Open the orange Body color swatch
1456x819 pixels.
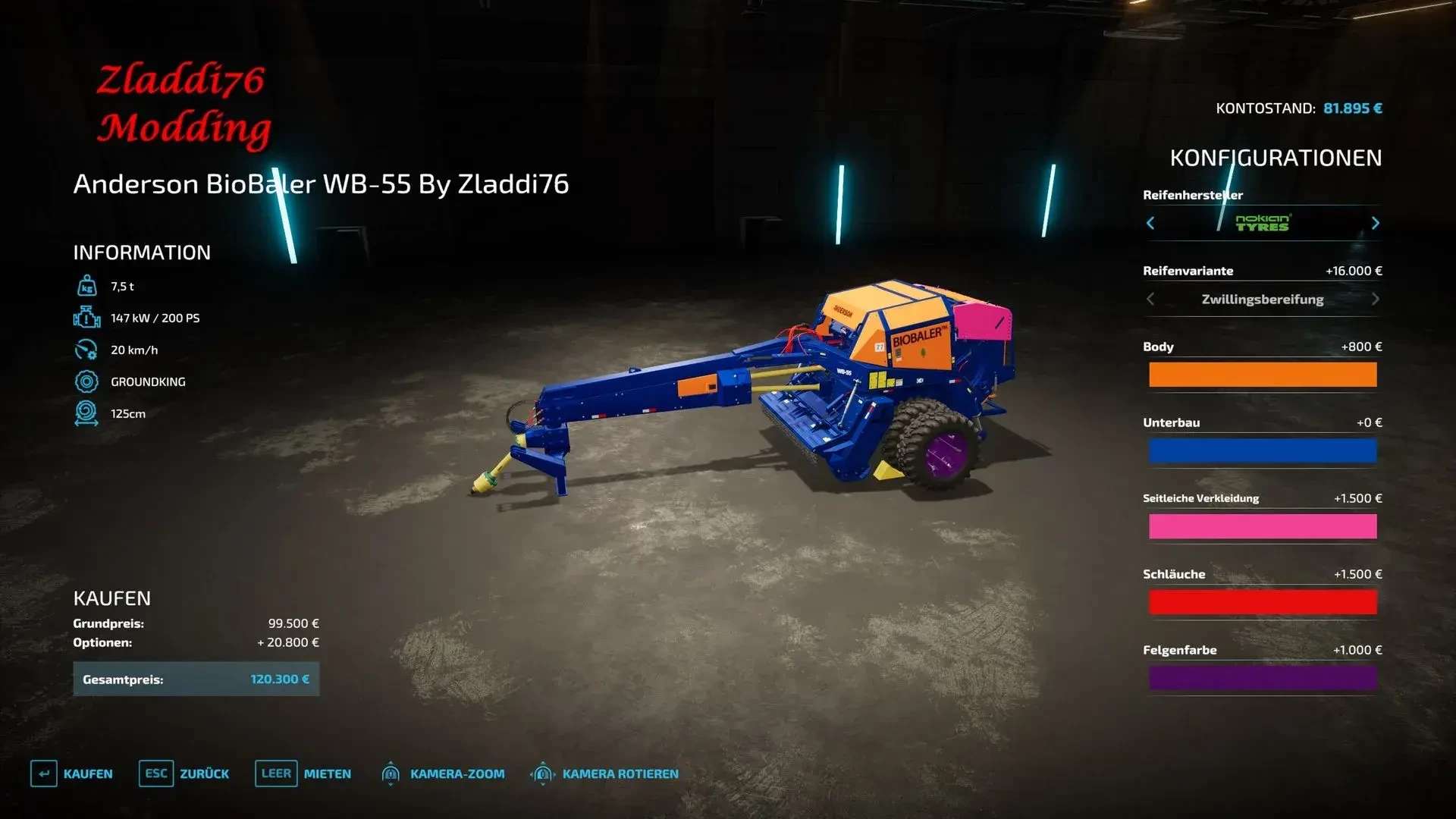click(1262, 375)
